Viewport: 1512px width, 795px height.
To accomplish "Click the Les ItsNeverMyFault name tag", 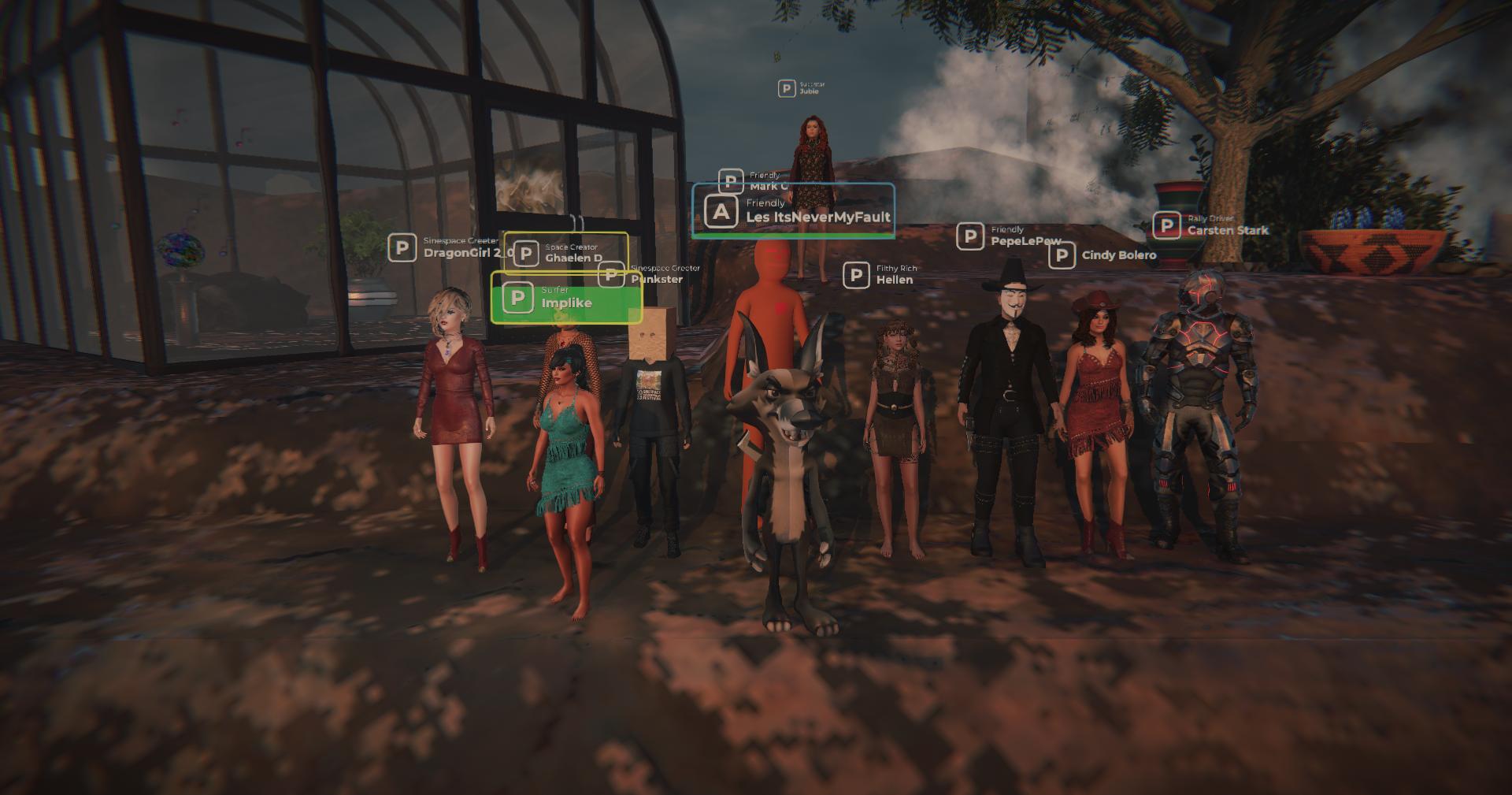I will 794,211.
